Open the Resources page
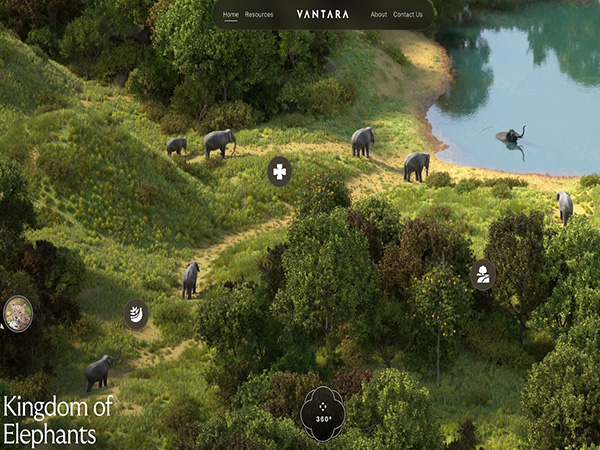Viewport: 600px width, 450px height. click(x=259, y=15)
